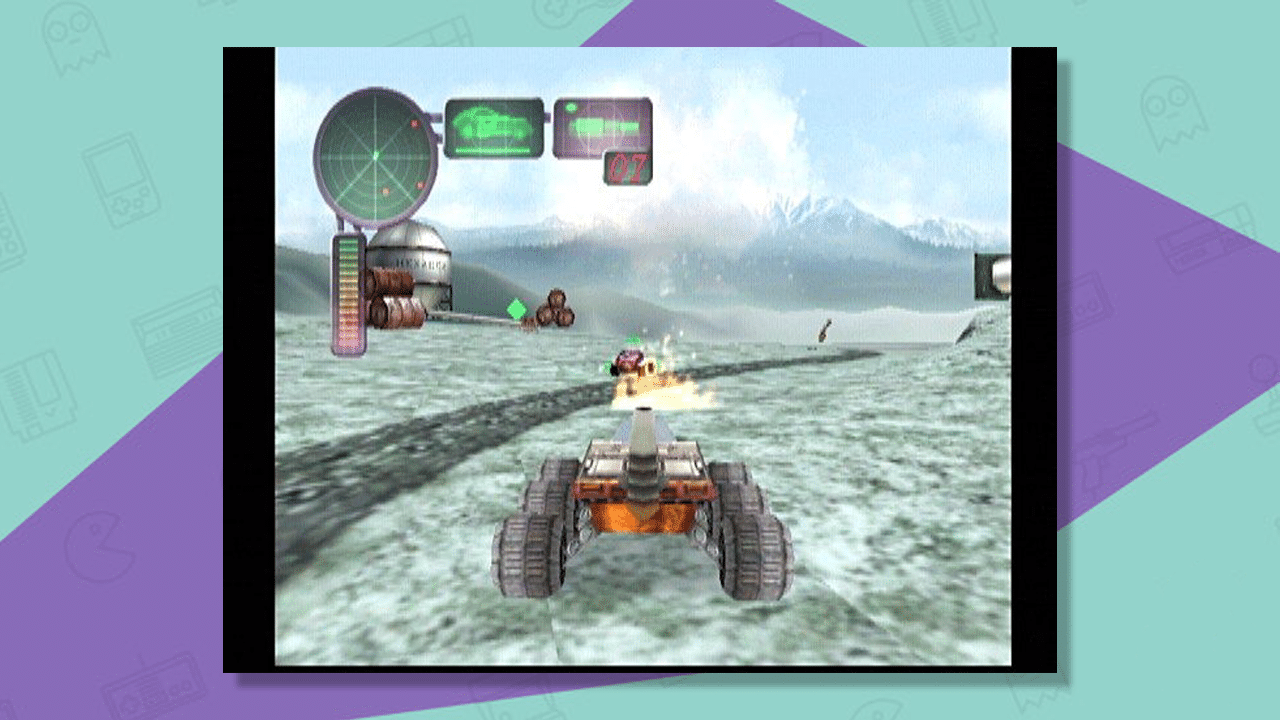Image resolution: width=1280 pixels, height=720 pixels.
Task: Click the red 07 ammo counter
Action: pyautogui.click(x=629, y=167)
